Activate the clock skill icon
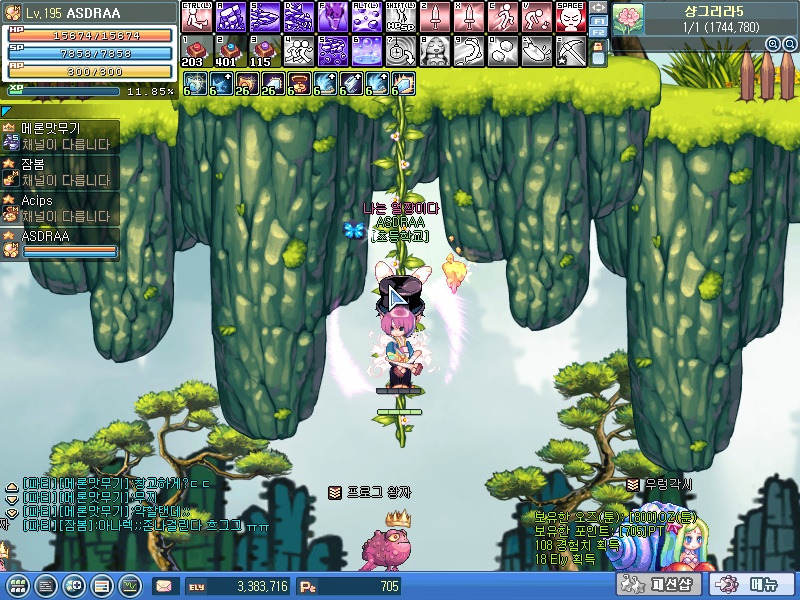 399,51
